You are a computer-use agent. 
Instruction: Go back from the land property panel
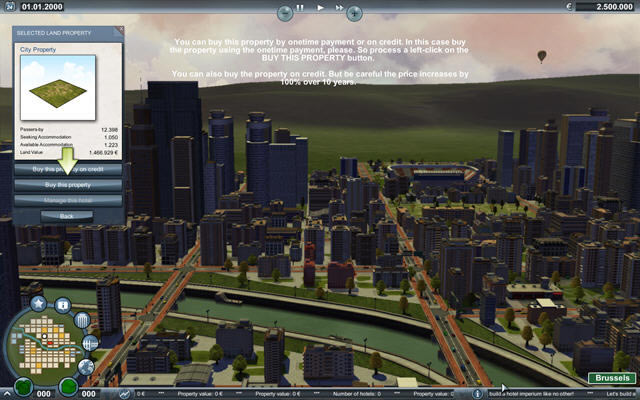tap(67, 215)
